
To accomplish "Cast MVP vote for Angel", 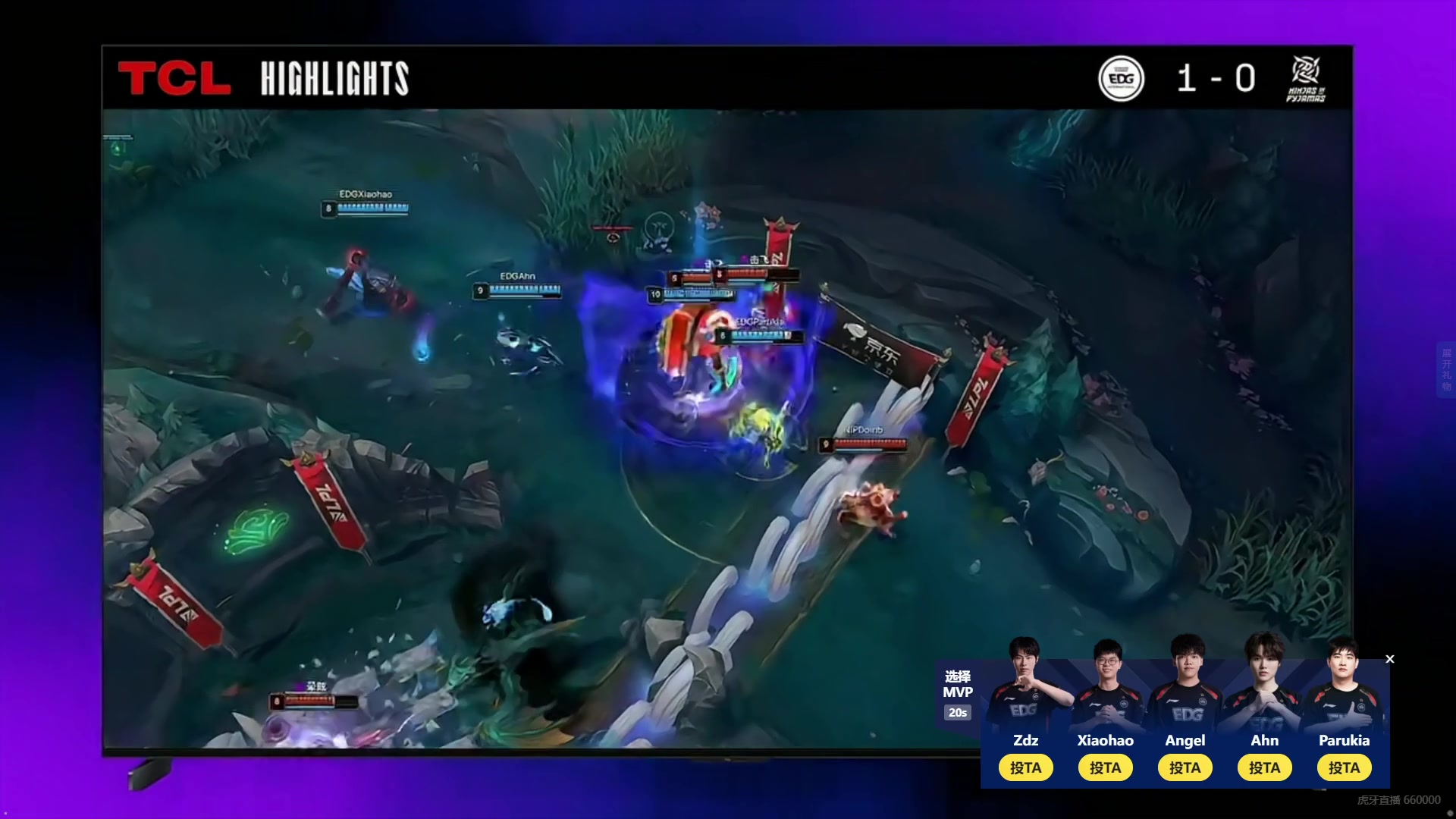I will 1185,767.
